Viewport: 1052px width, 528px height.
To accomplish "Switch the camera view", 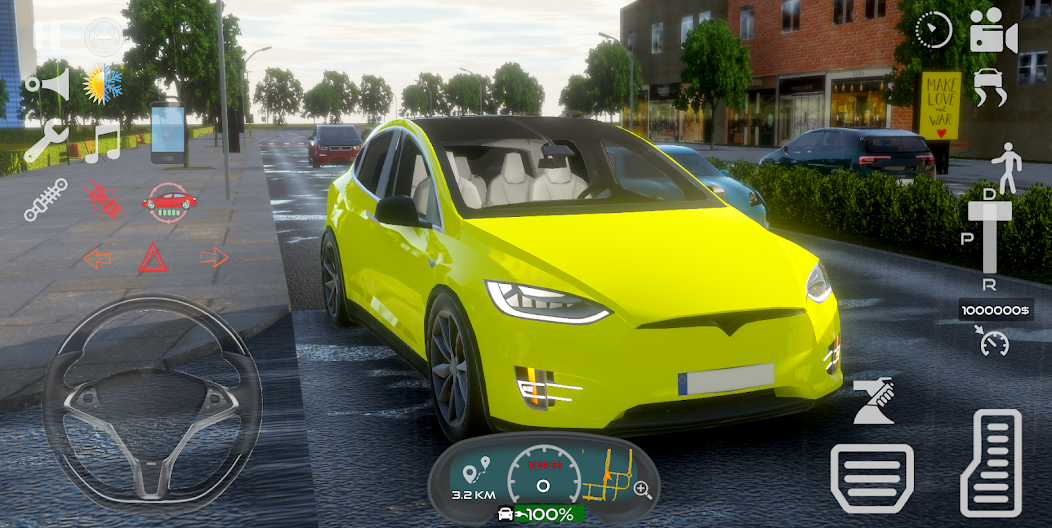I will pos(993,32).
